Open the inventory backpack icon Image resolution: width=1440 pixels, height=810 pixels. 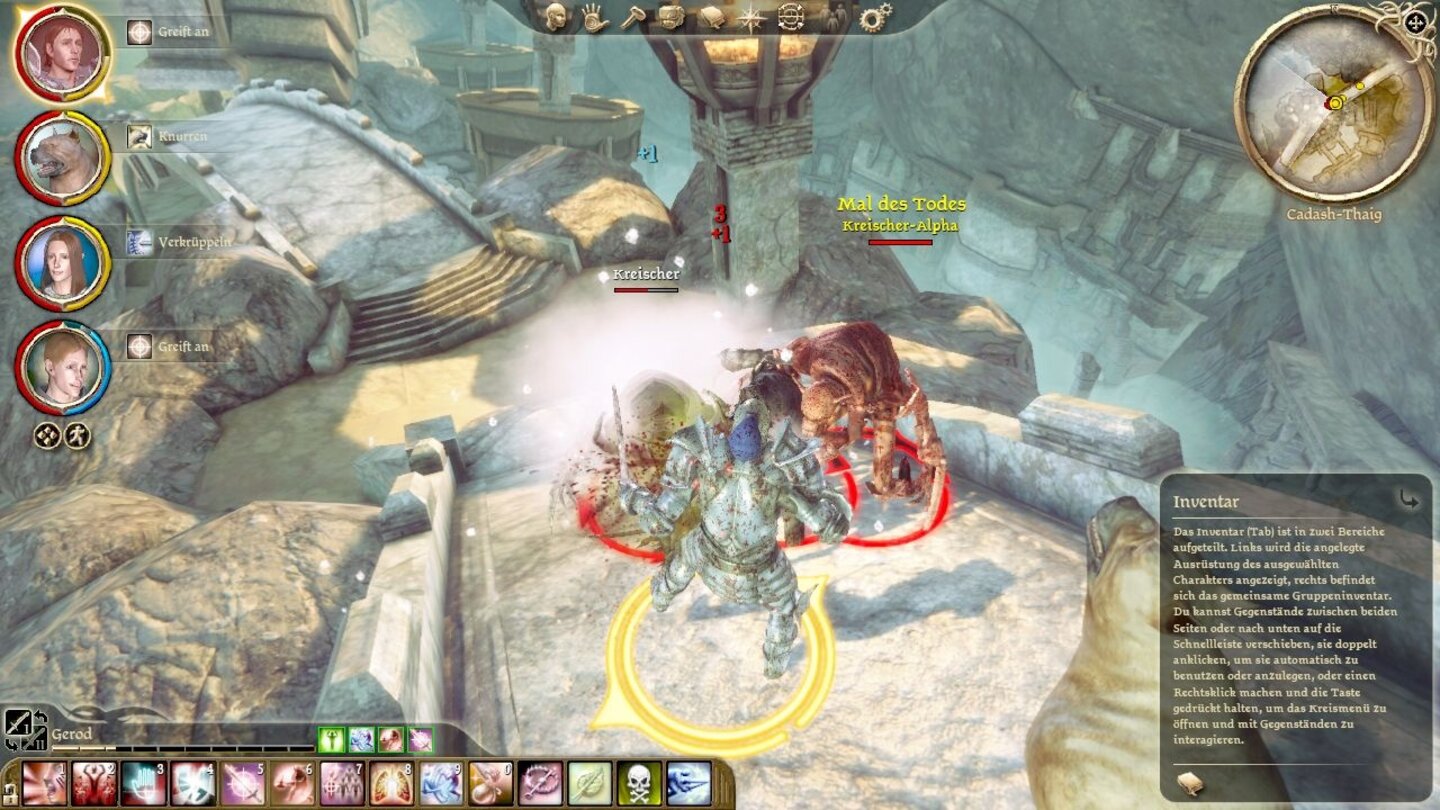tap(670, 17)
